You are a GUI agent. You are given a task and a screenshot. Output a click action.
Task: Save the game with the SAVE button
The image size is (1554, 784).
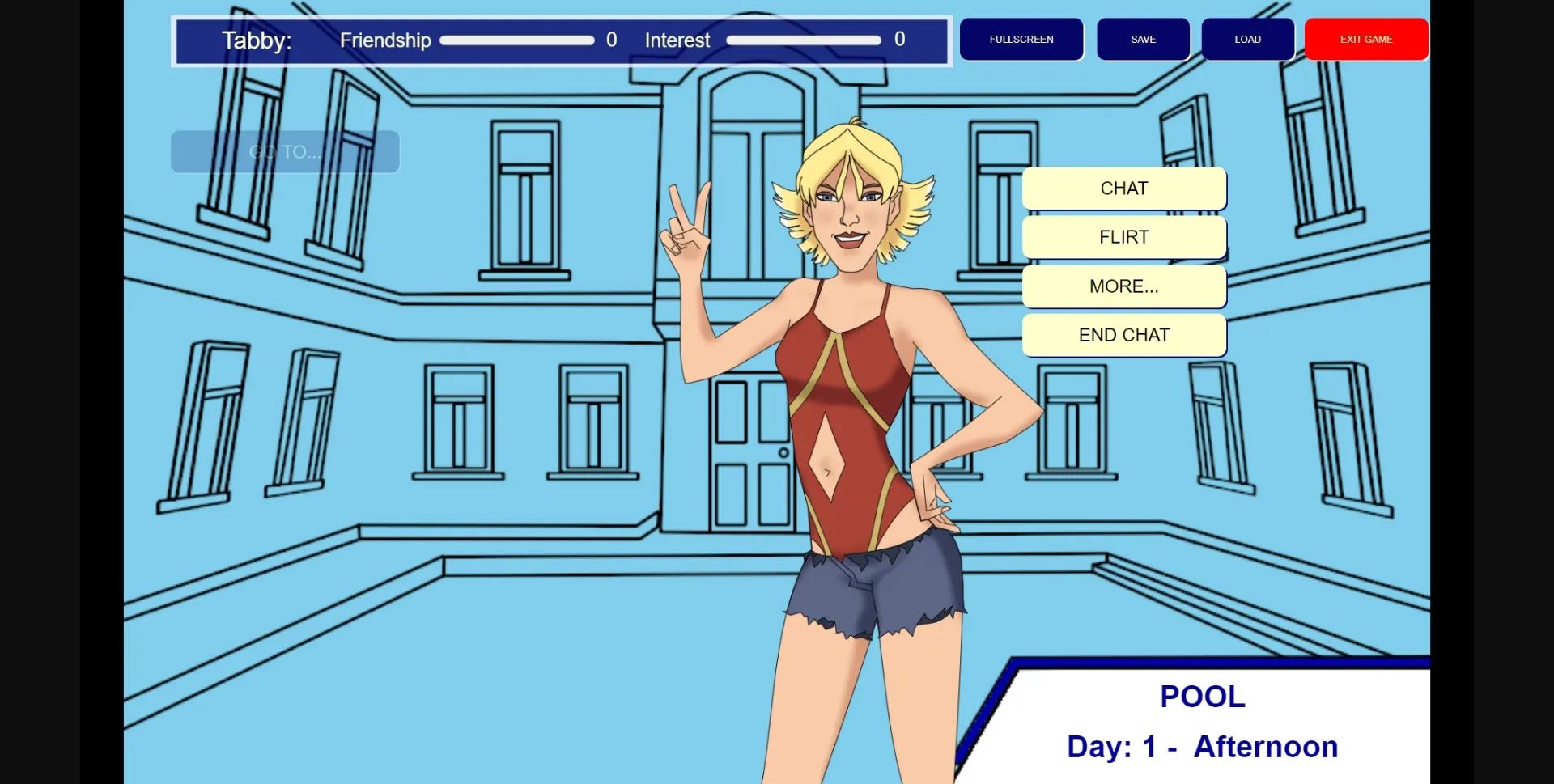tap(1143, 39)
